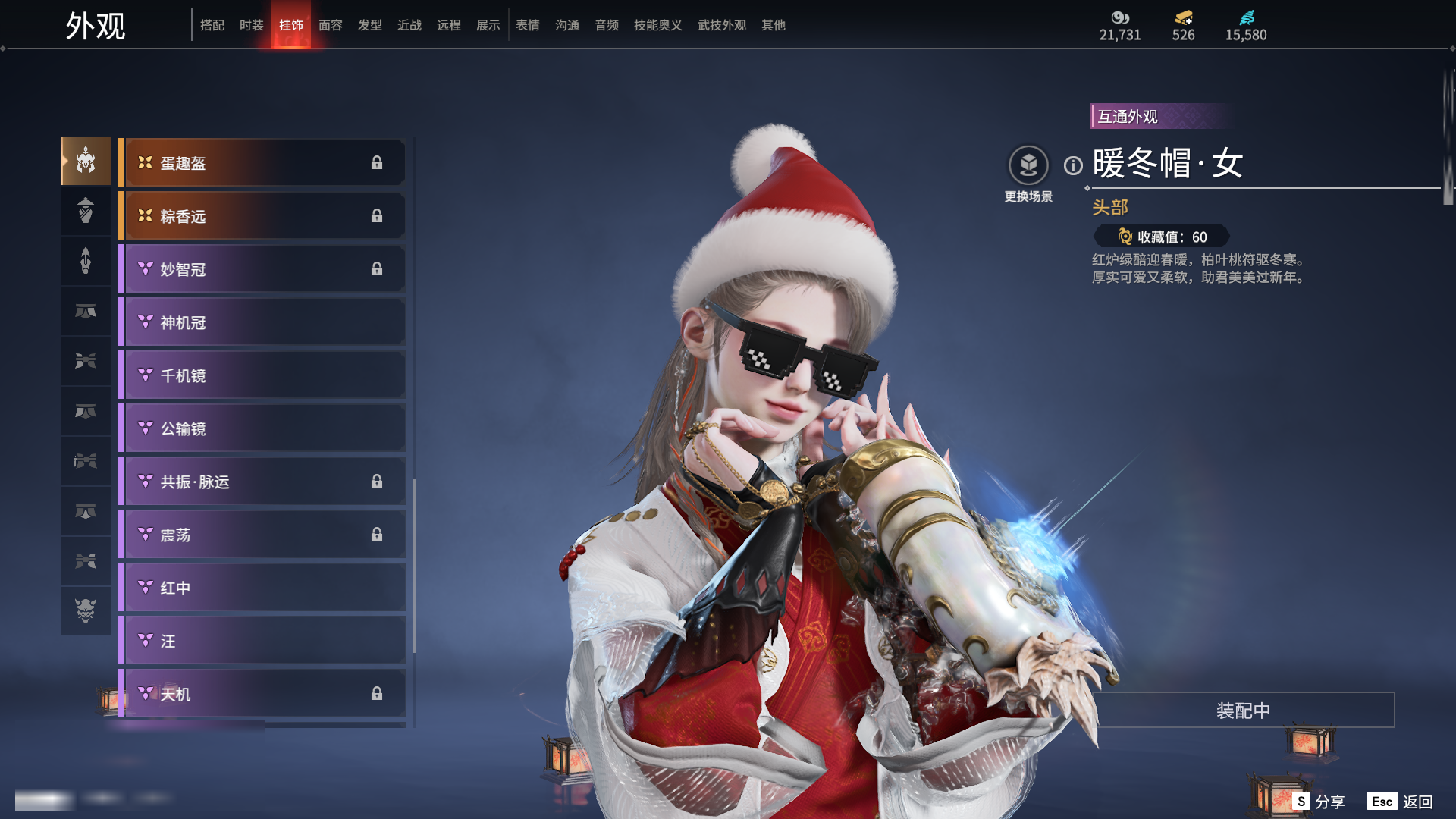Open the 时装 tab
Viewport: 1456px width, 819px height.
252,25
